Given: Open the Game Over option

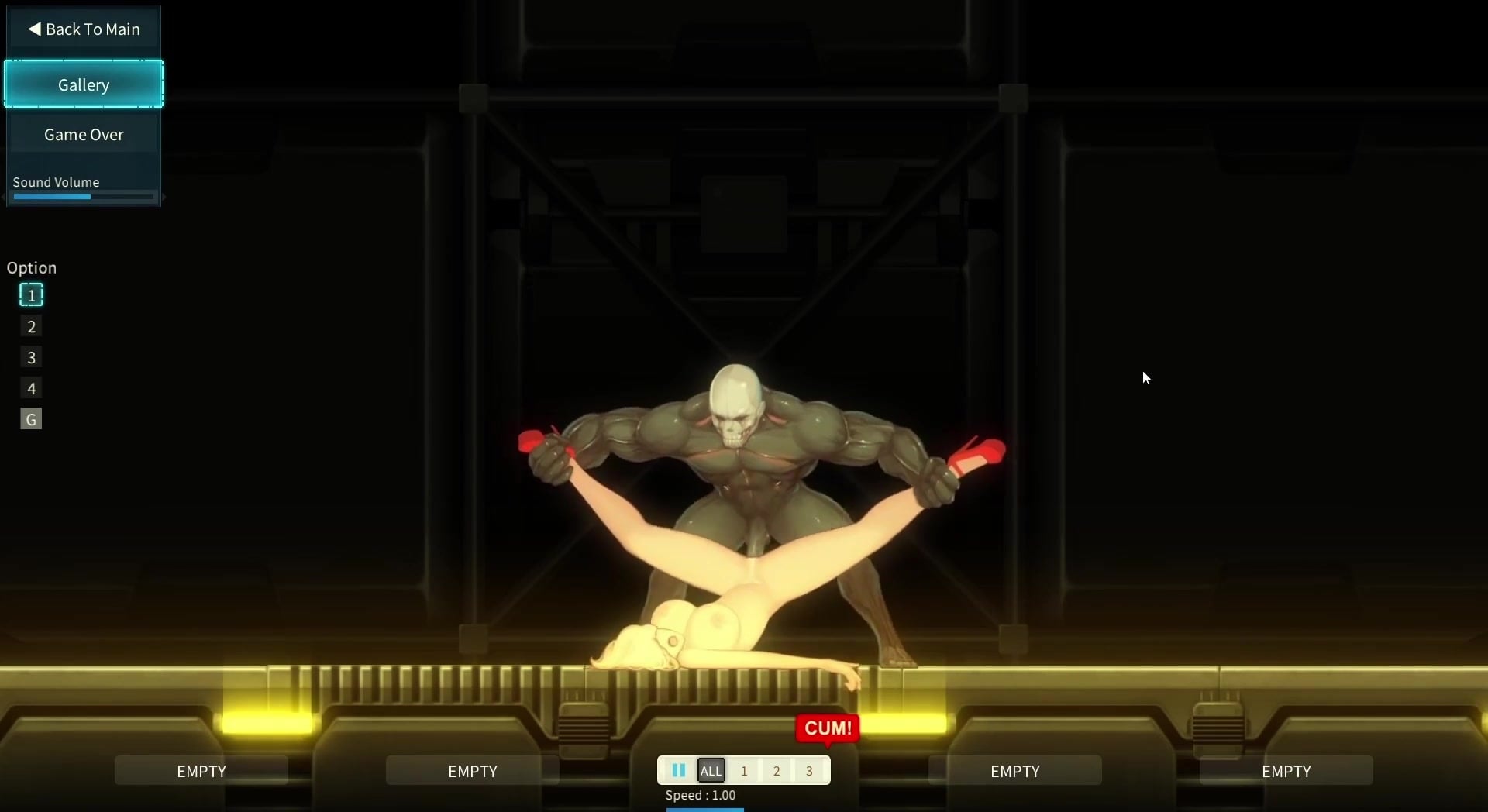Looking at the screenshot, I should click(x=83, y=133).
